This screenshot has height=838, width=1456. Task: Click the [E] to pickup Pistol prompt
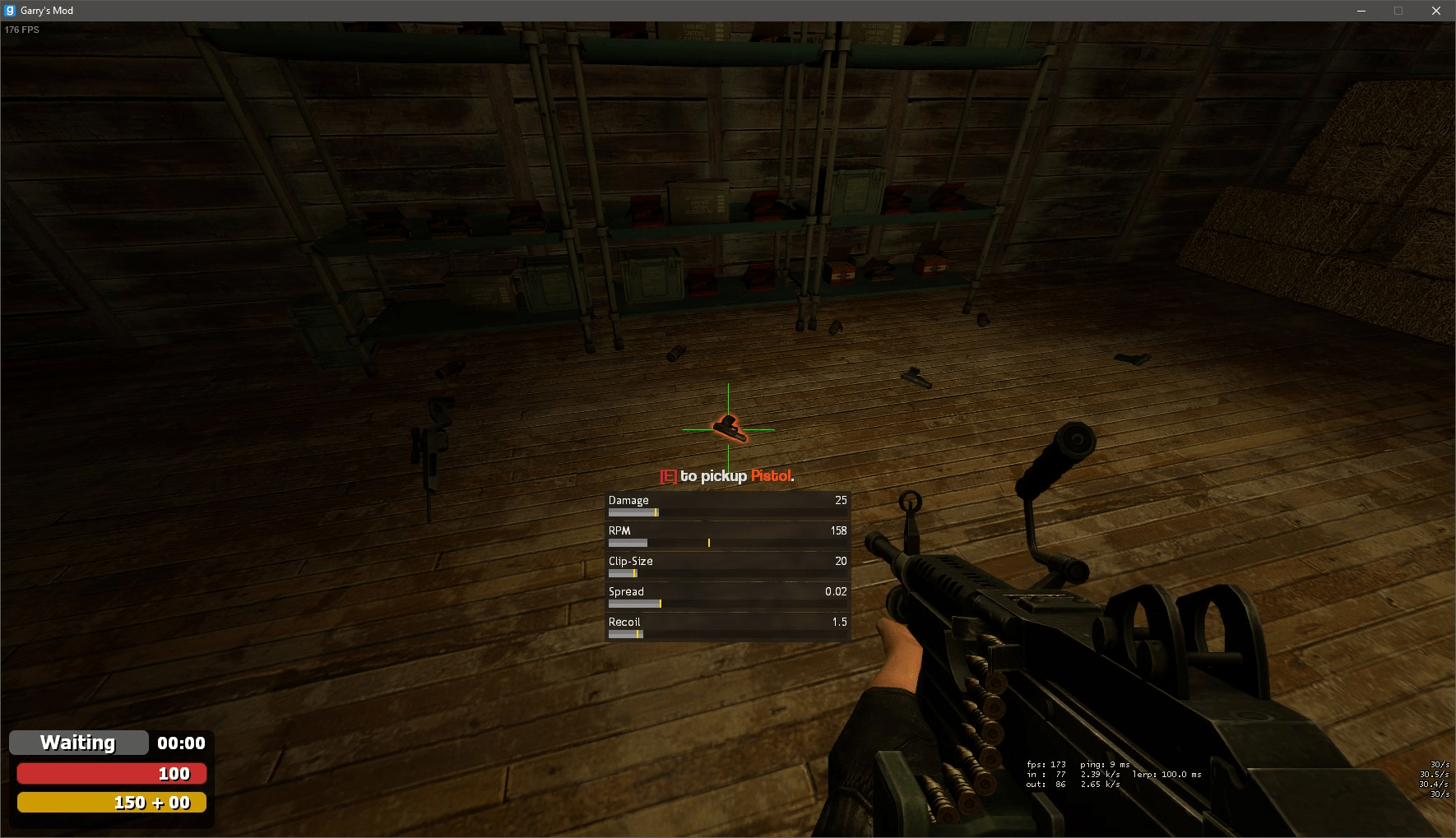coord(726,476)
